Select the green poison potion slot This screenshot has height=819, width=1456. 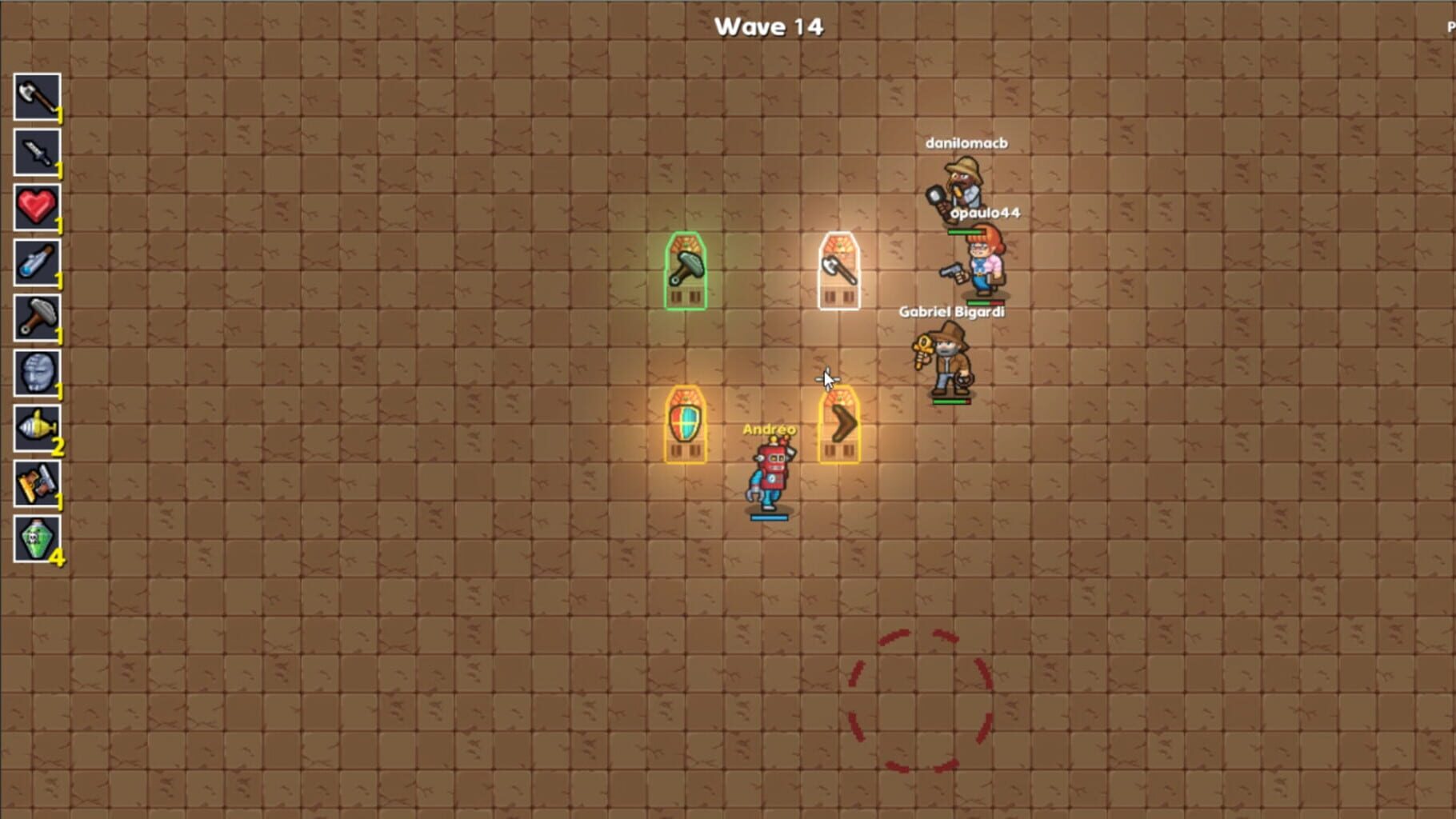(x=37, y=538)
